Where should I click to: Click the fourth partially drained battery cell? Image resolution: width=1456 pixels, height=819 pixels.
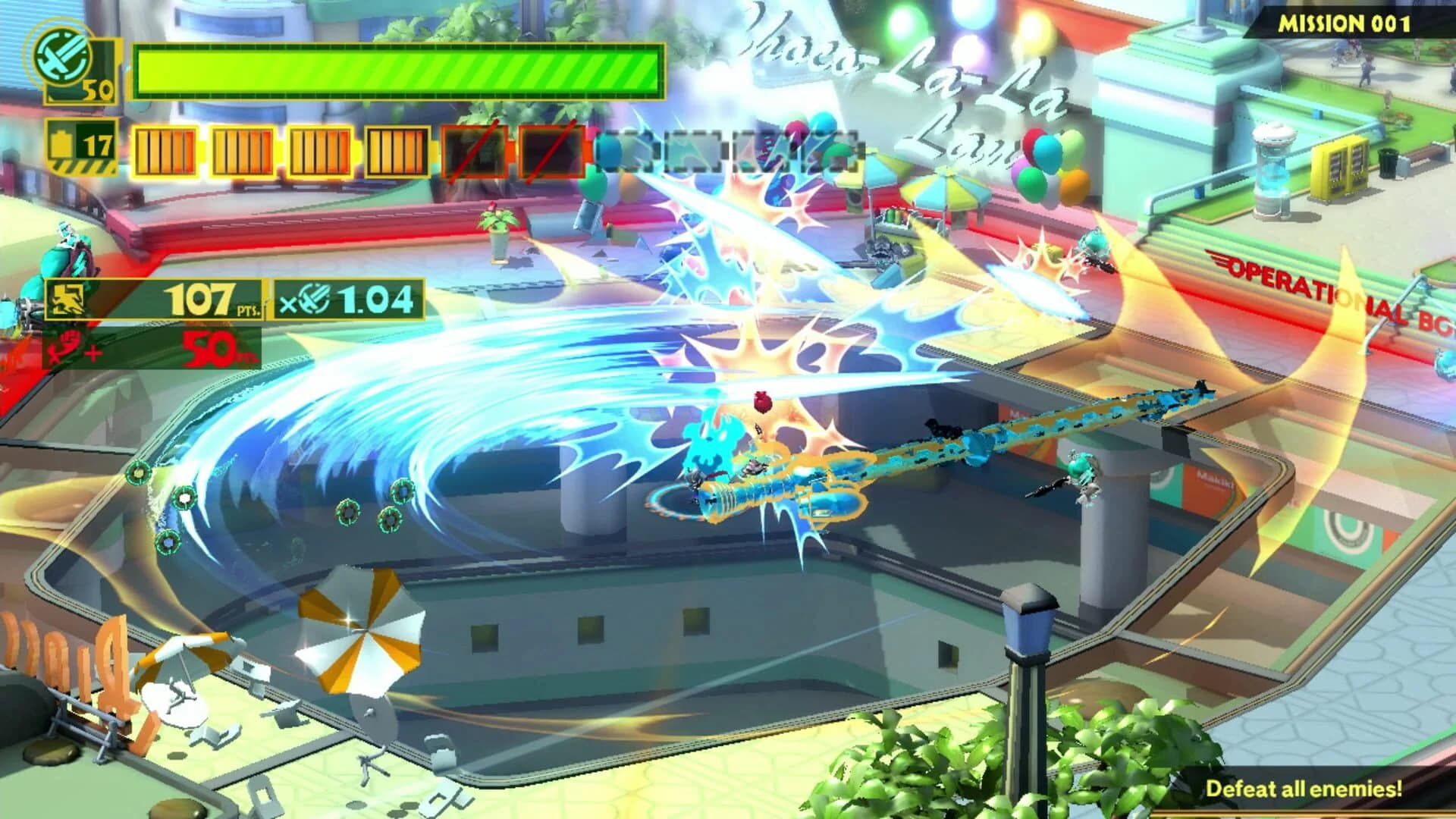[x=397, y=149]
